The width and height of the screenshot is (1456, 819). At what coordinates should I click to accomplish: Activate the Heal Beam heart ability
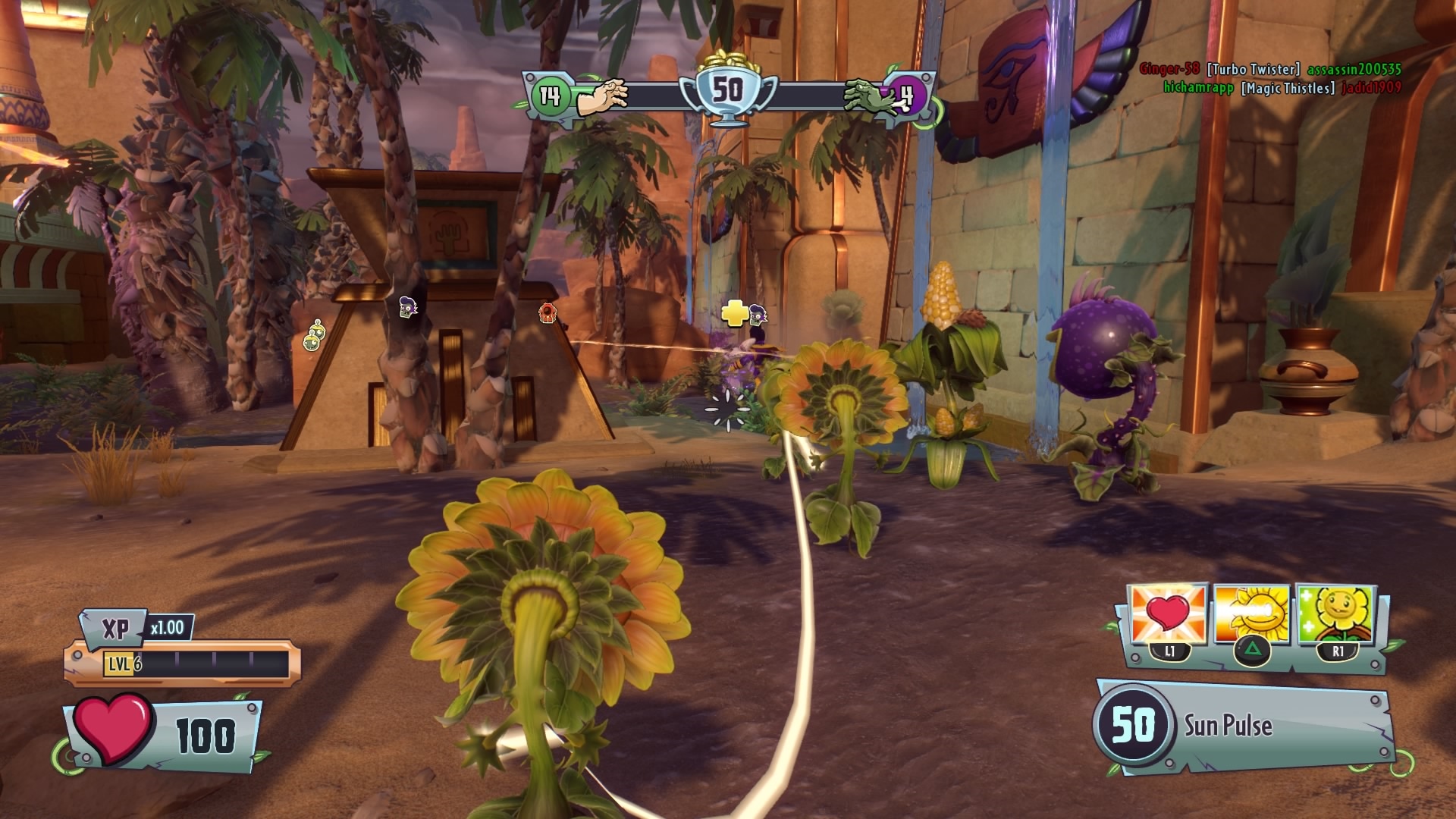point(1168,615)
